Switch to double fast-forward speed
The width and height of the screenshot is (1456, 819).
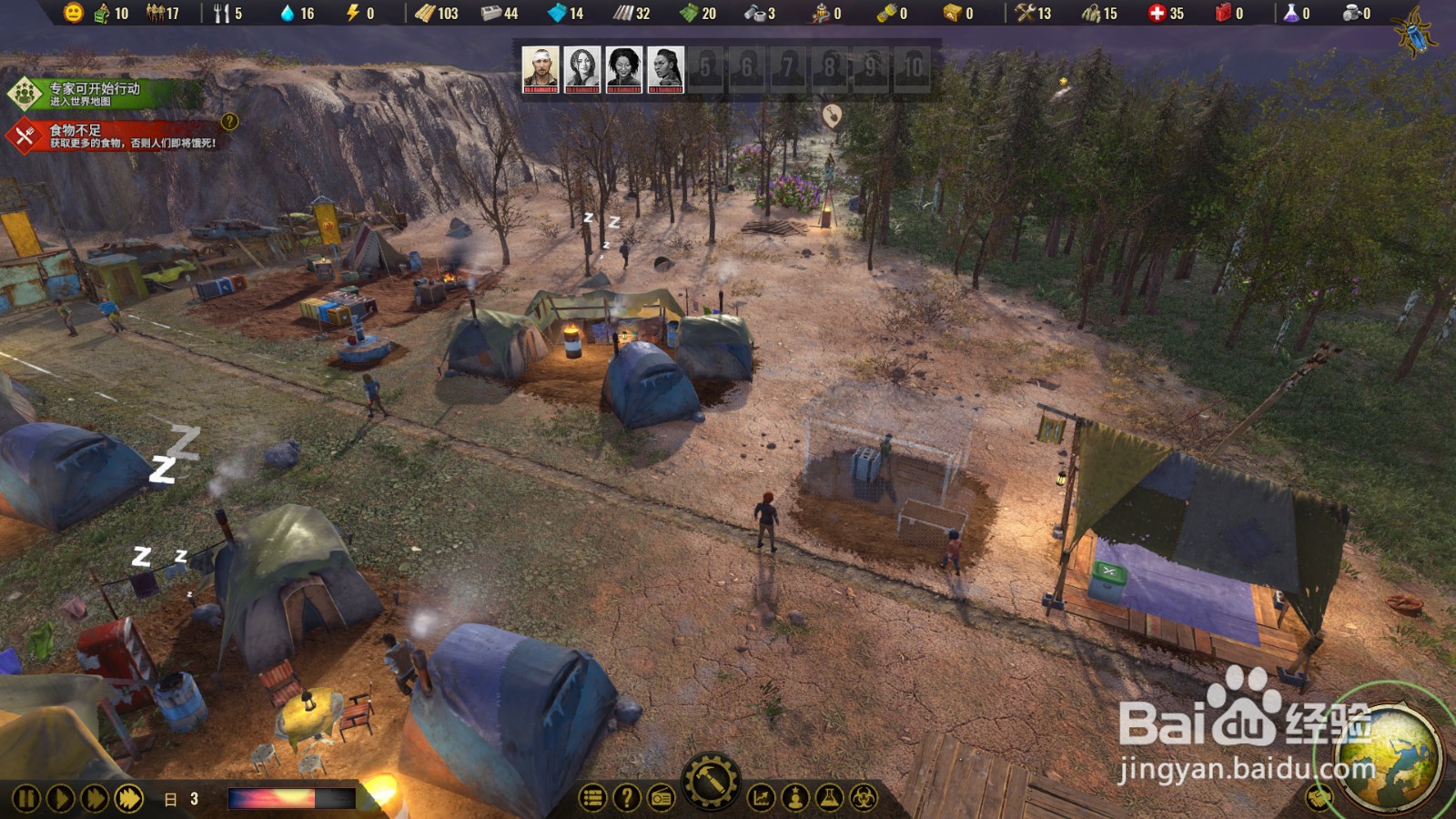(95, 799)
